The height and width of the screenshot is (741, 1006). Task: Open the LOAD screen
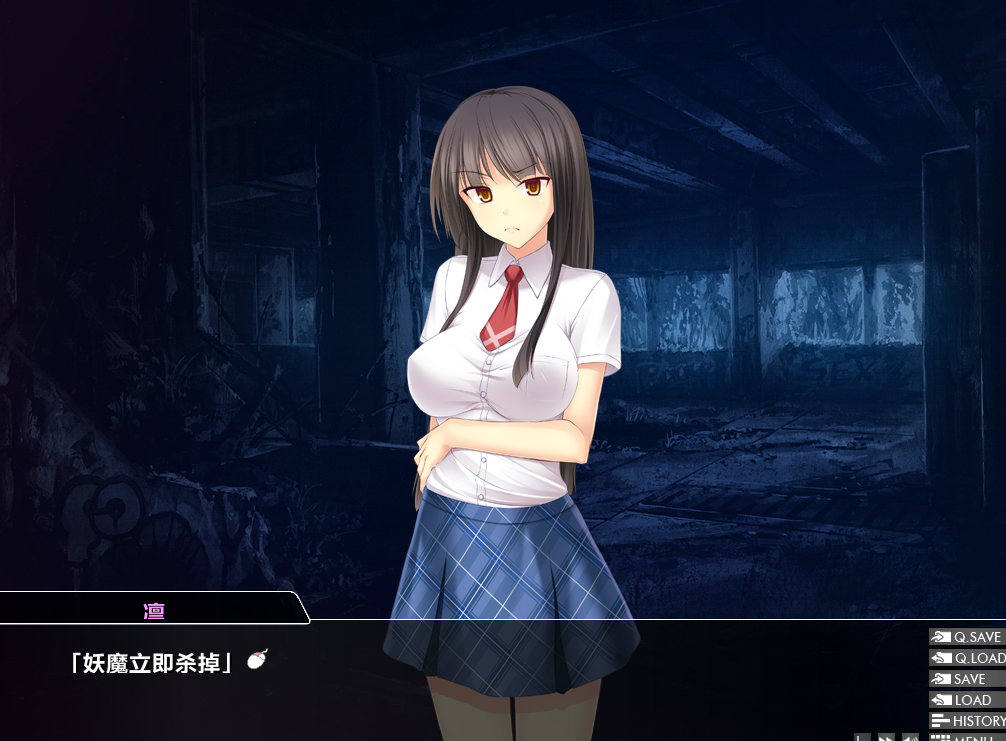[x=966, y=700]
